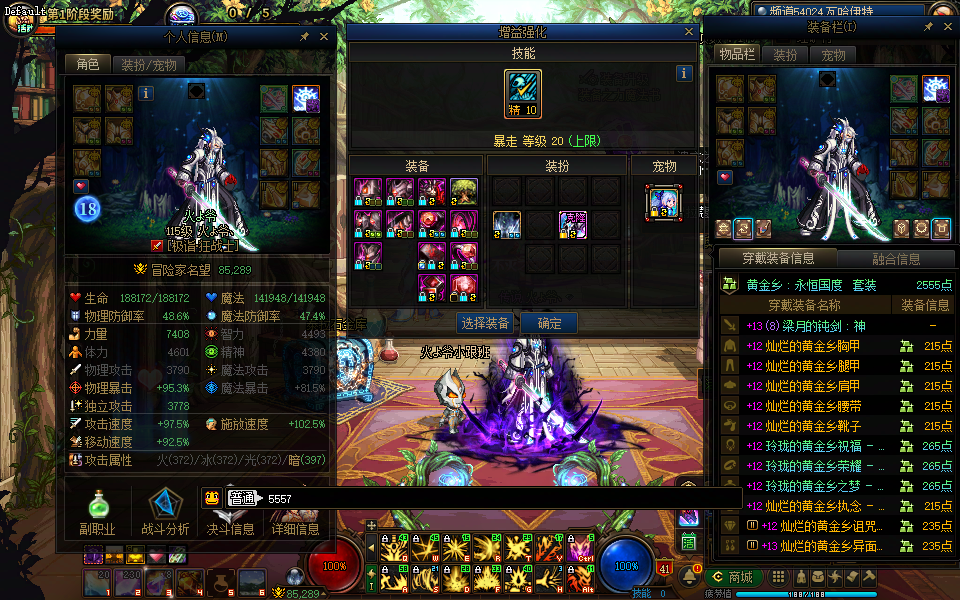
Task: Toggle the 极诣·狂战士 title checkbox
Action: pos(156,245)
